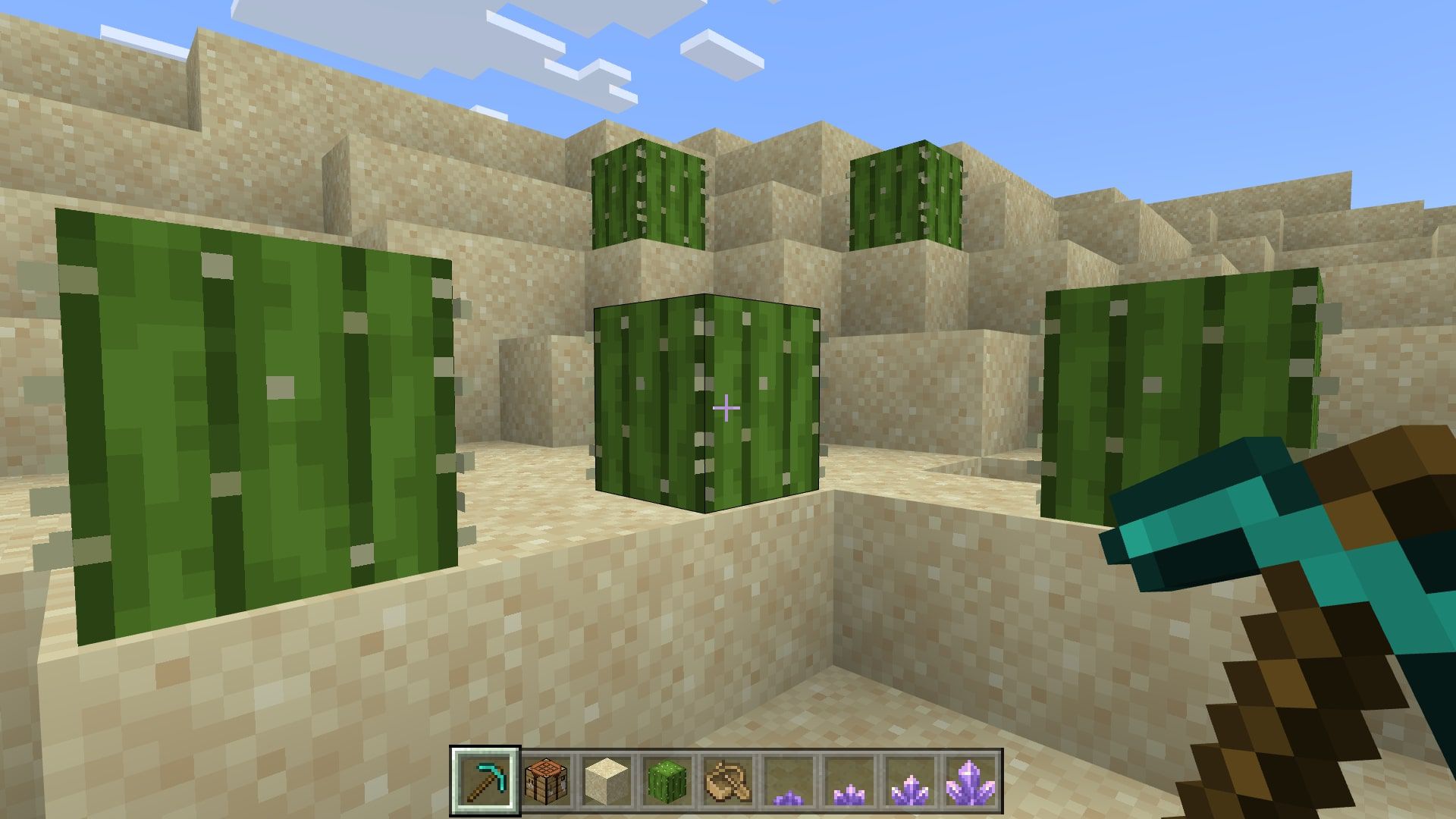Choose the small amethyst bud slot
1456x819 pixels.
tap(789, 781)
